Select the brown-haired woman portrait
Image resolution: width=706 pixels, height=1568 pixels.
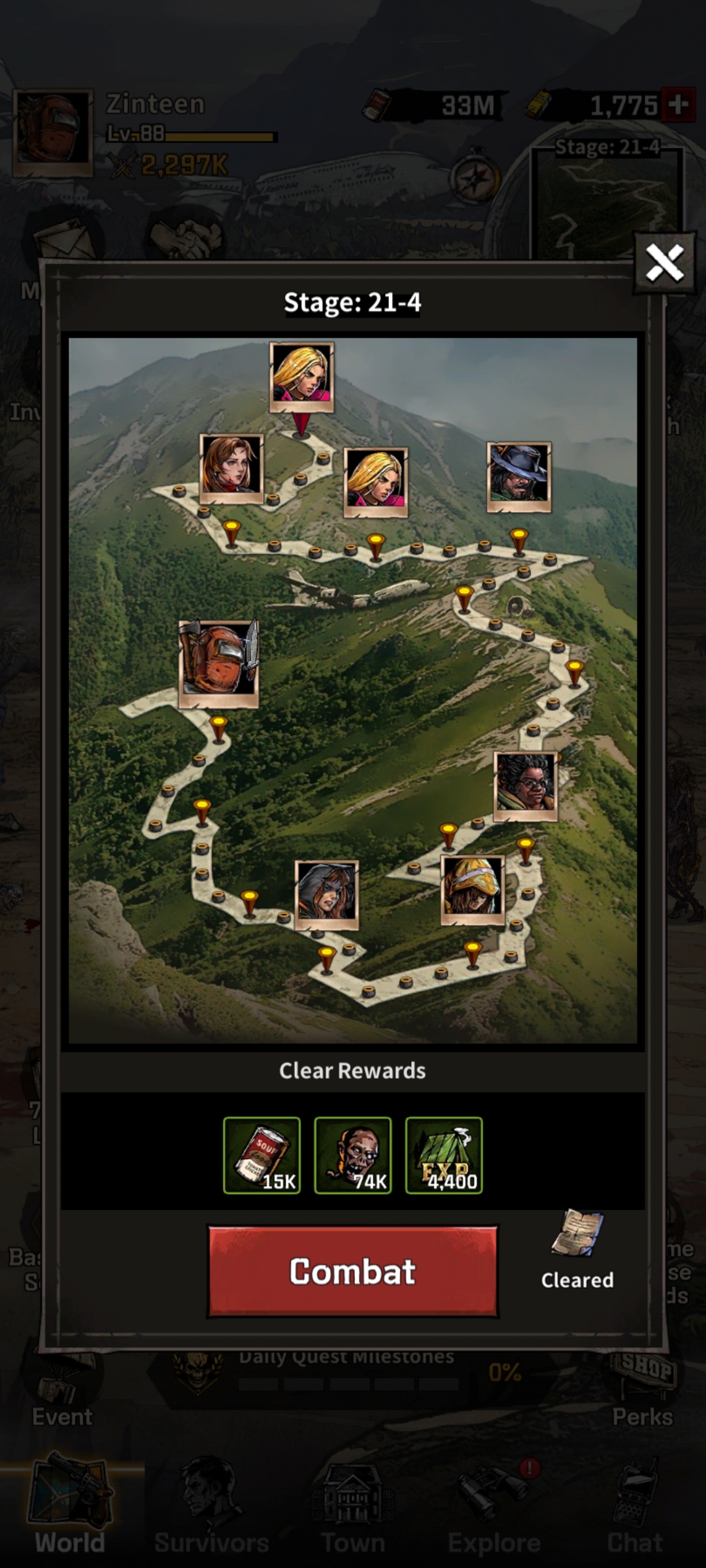231,468
